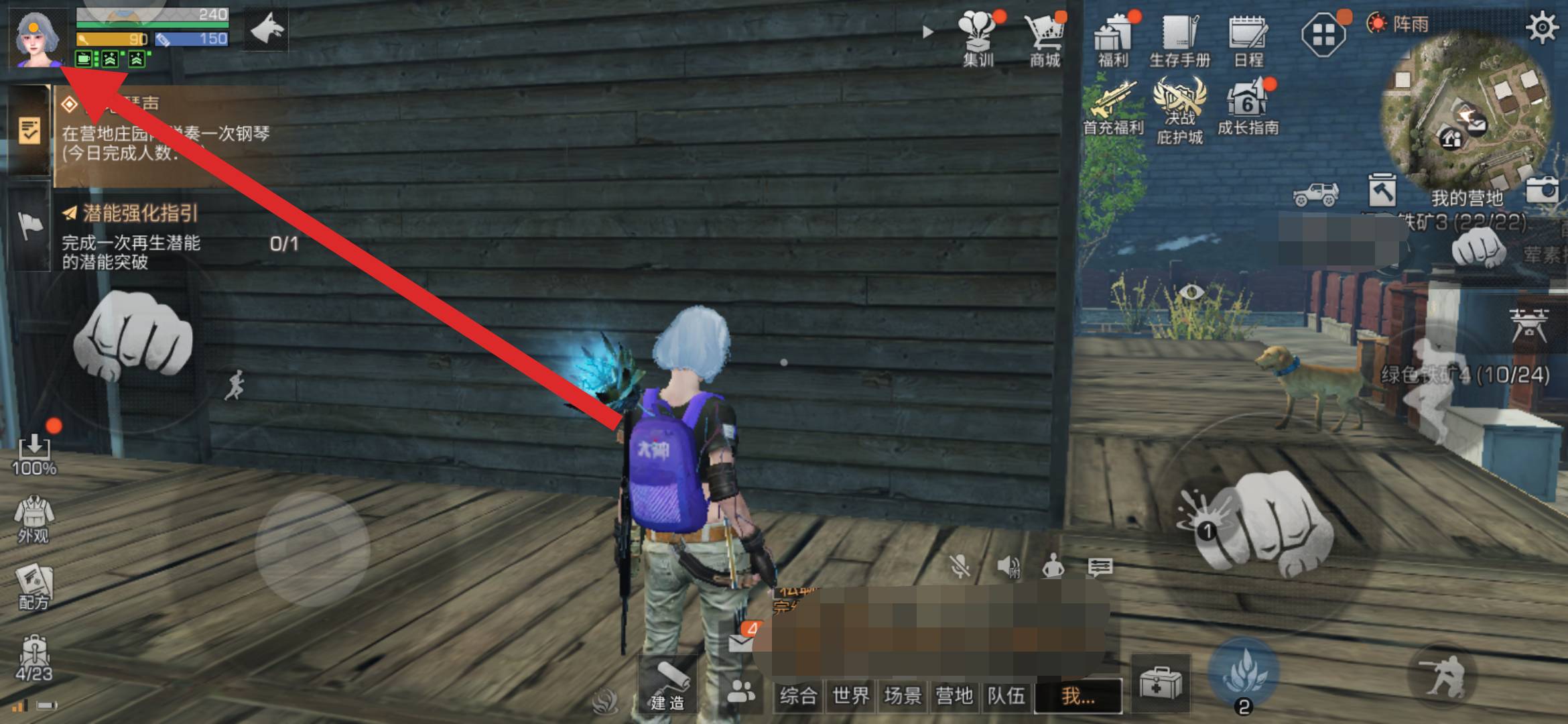Use the first aid medkit icon

pyautogui.click(x=1160, y=684)
